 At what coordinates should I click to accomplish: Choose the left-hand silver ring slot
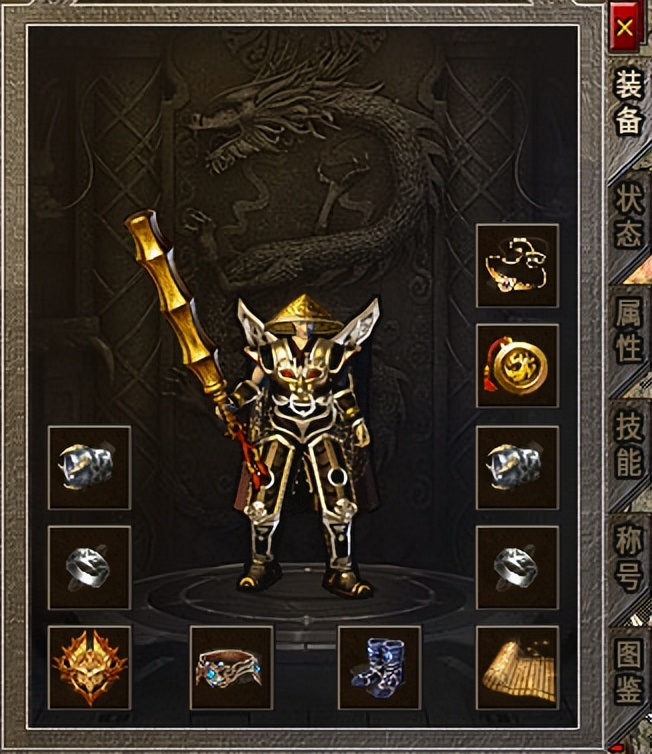pos(89,567)
